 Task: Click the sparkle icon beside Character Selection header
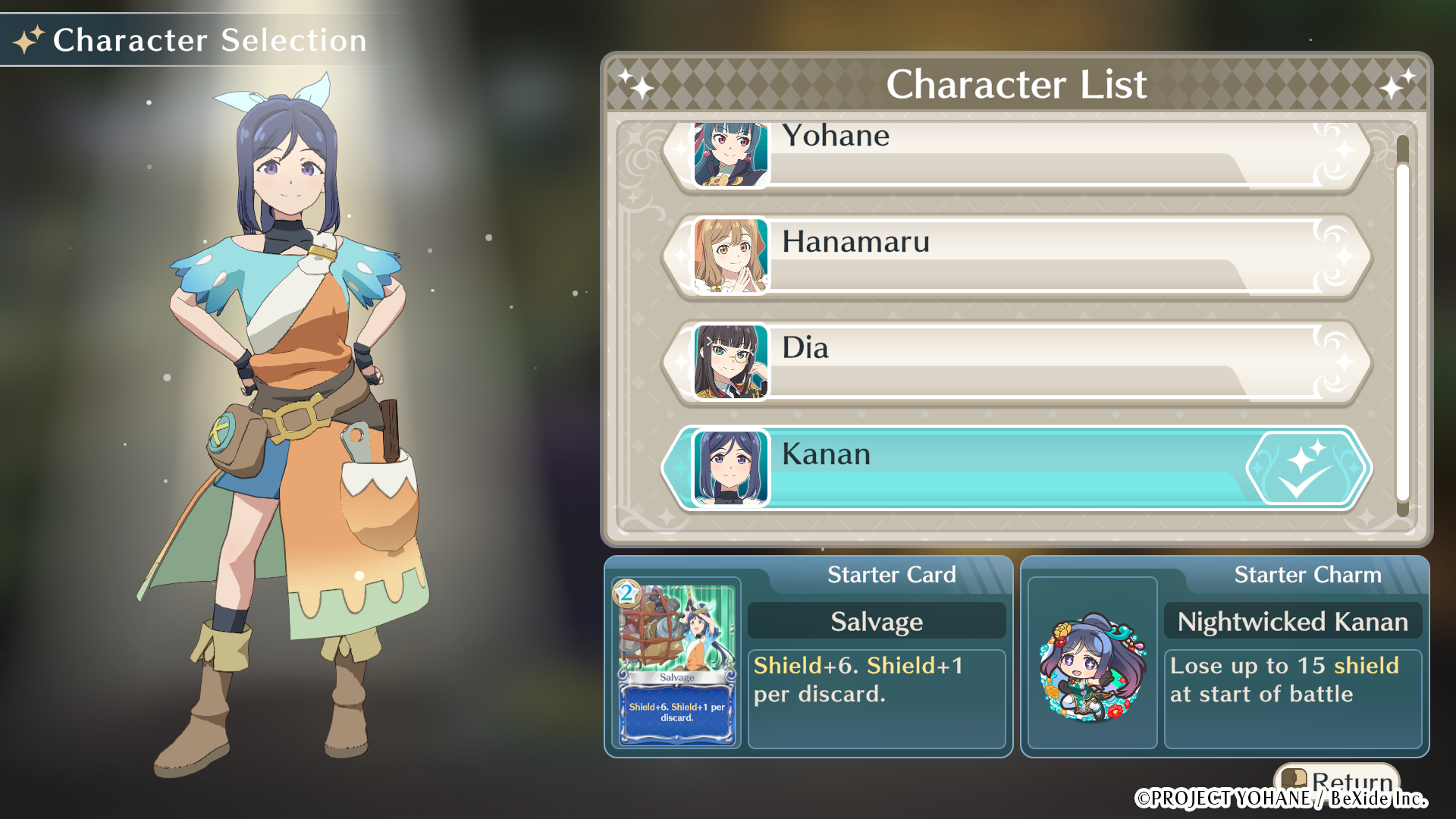[28, 39]
